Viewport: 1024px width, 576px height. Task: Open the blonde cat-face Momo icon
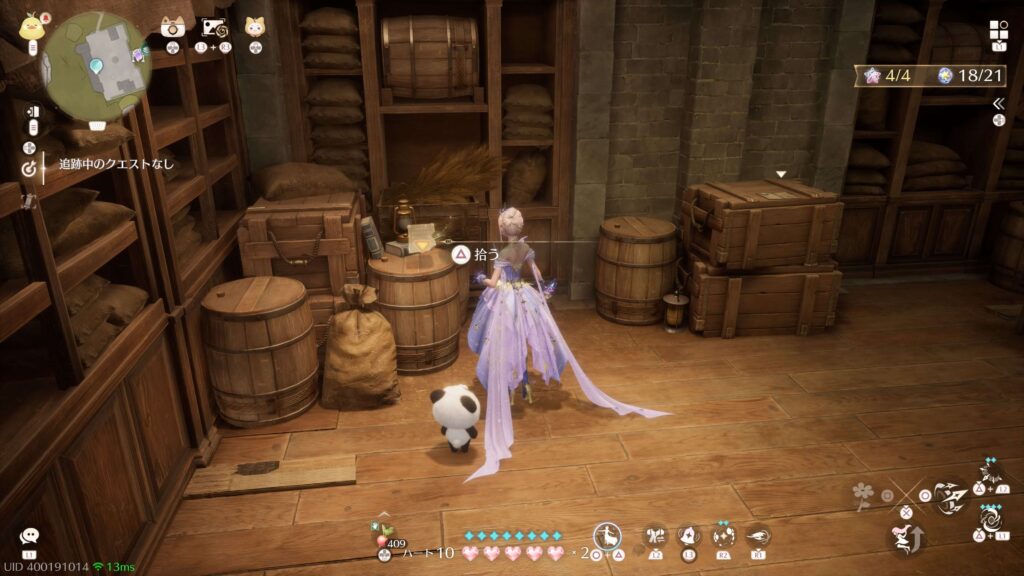click(x=255, y=27)
